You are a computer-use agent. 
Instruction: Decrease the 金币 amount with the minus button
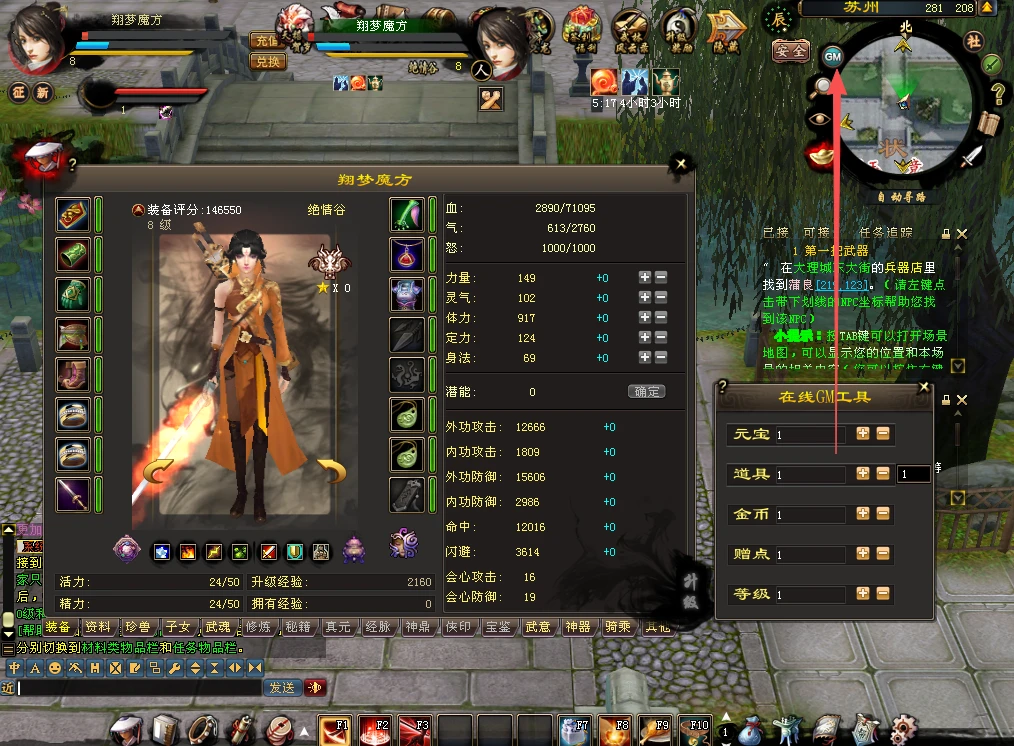[883, 514]
